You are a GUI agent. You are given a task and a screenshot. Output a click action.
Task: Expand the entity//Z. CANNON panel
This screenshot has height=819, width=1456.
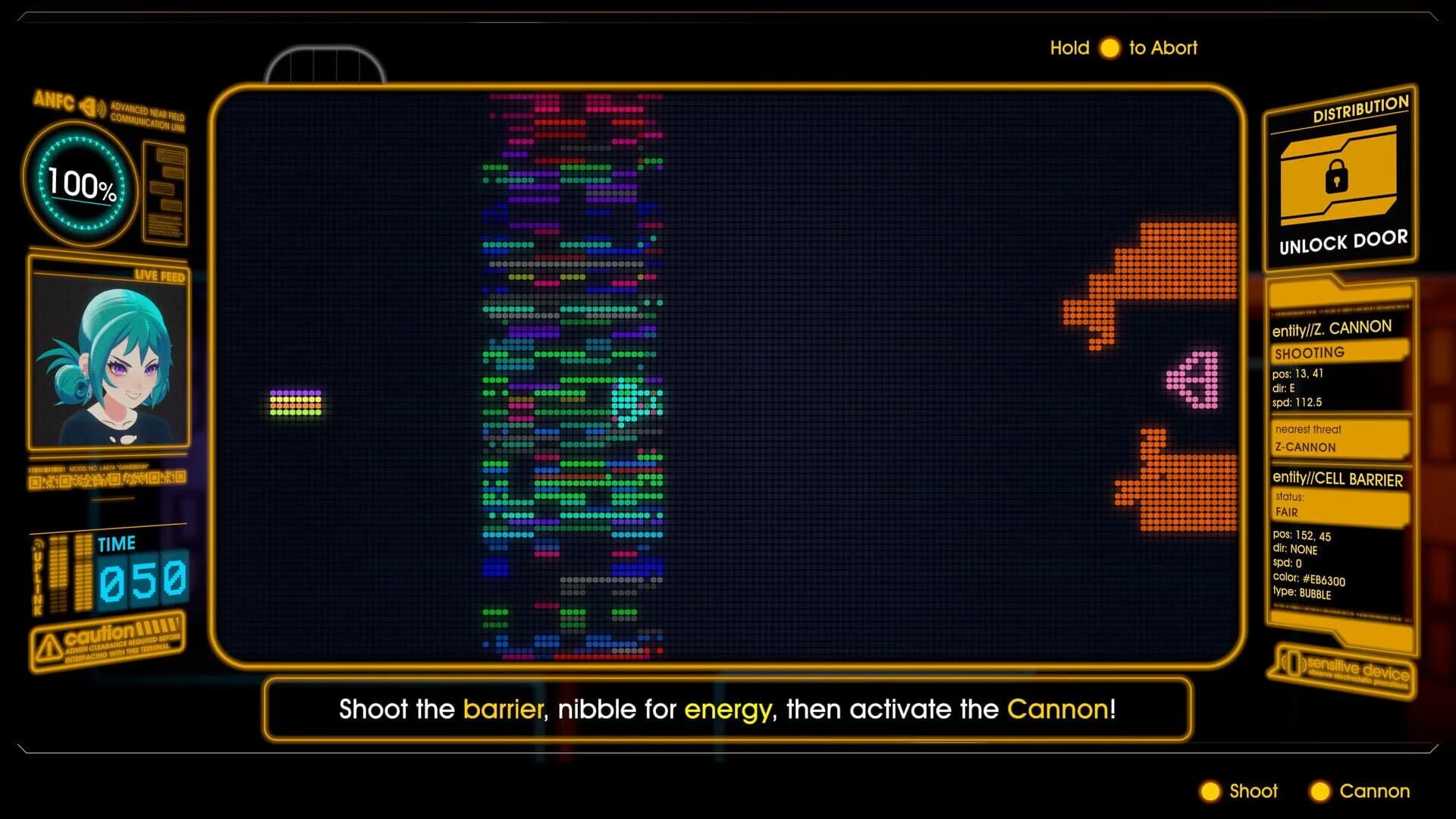coord(1331,326)
